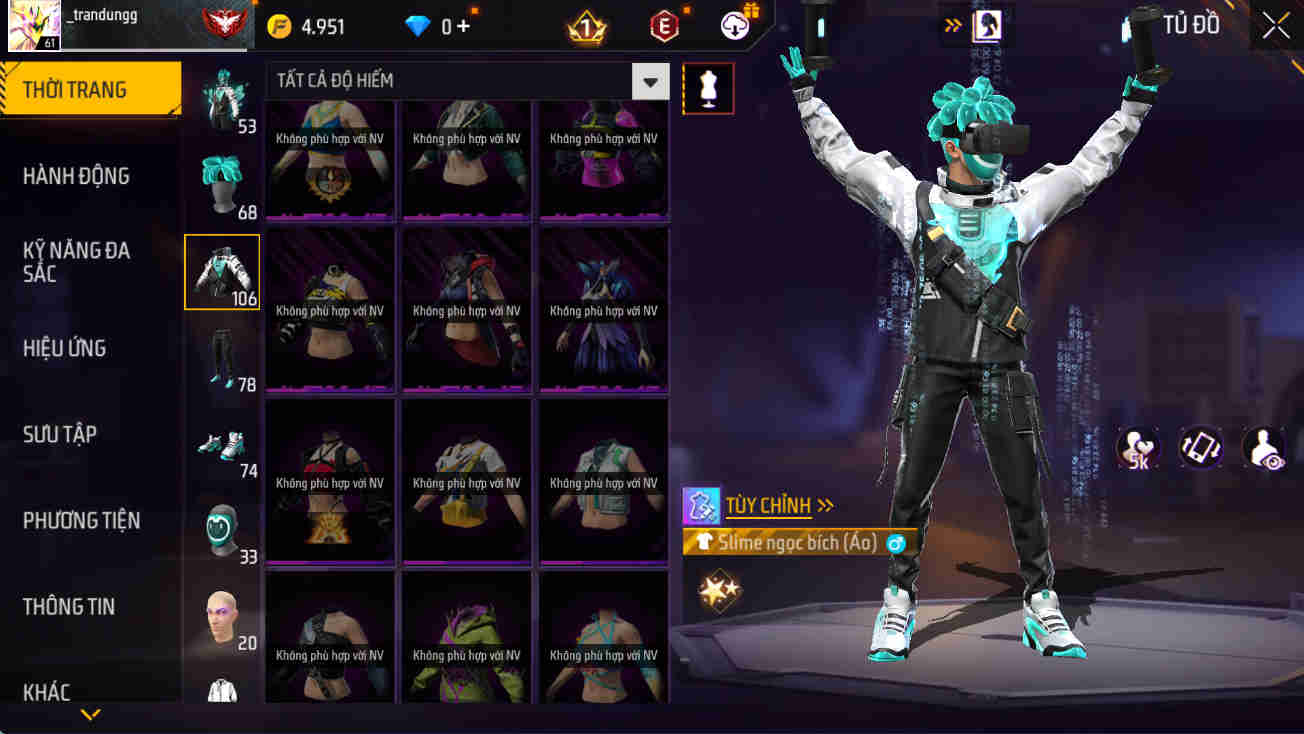Click the E event badge in the top bar
The image size is (1304, 734).
[663, 25]
